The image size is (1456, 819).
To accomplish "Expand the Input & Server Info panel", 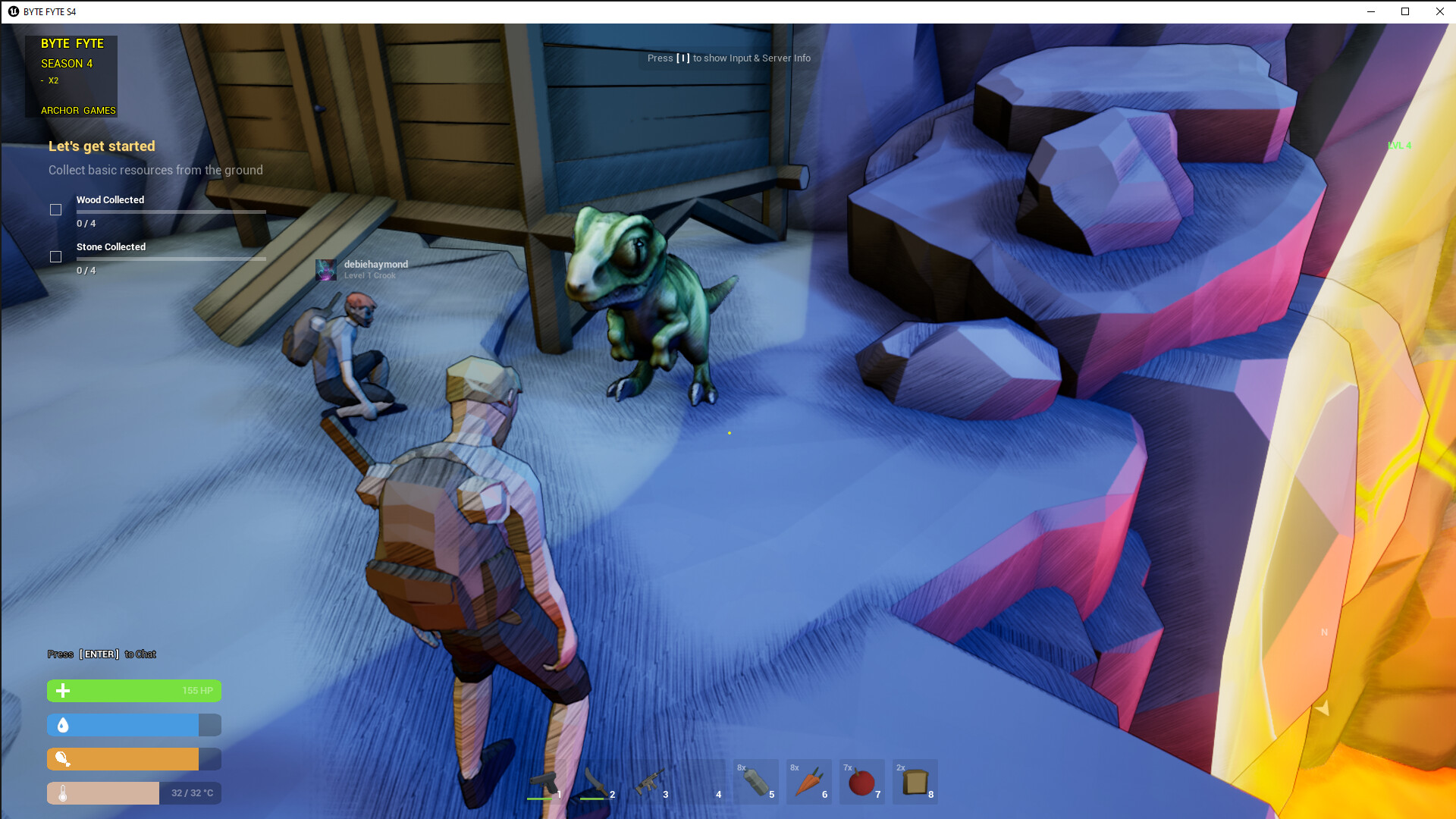I will [x=728, y=58].
